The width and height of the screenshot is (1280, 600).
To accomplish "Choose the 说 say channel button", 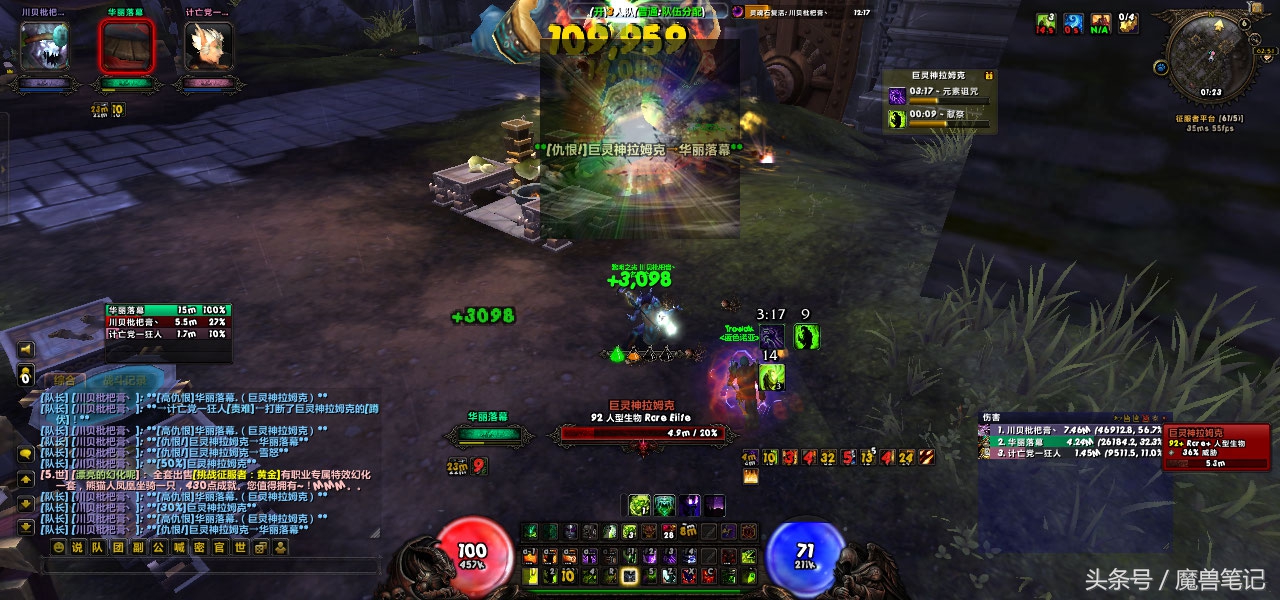I will point(77,548).
